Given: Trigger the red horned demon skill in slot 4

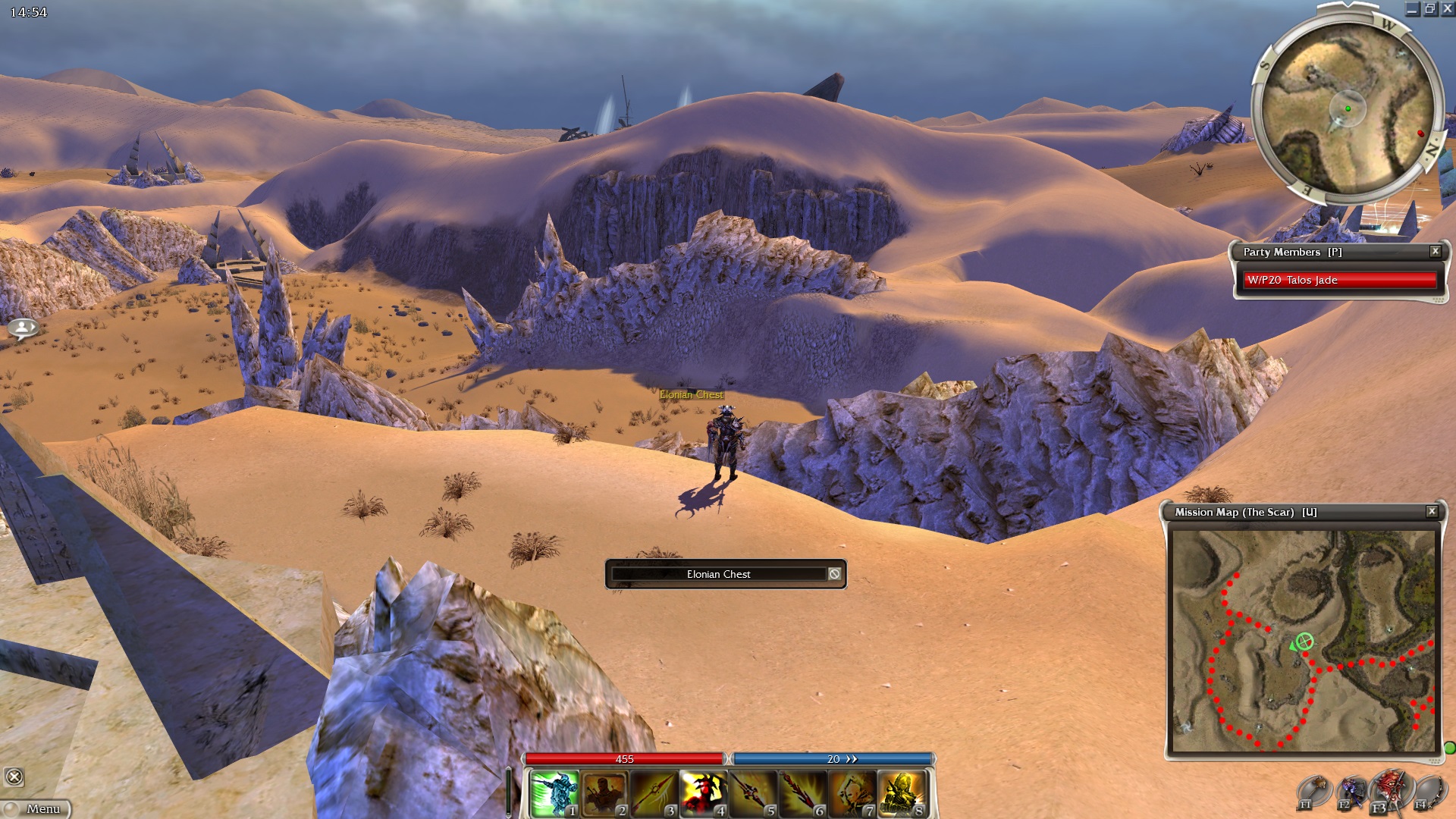Looking at the screenshot, I should click(x=703, y=793).
